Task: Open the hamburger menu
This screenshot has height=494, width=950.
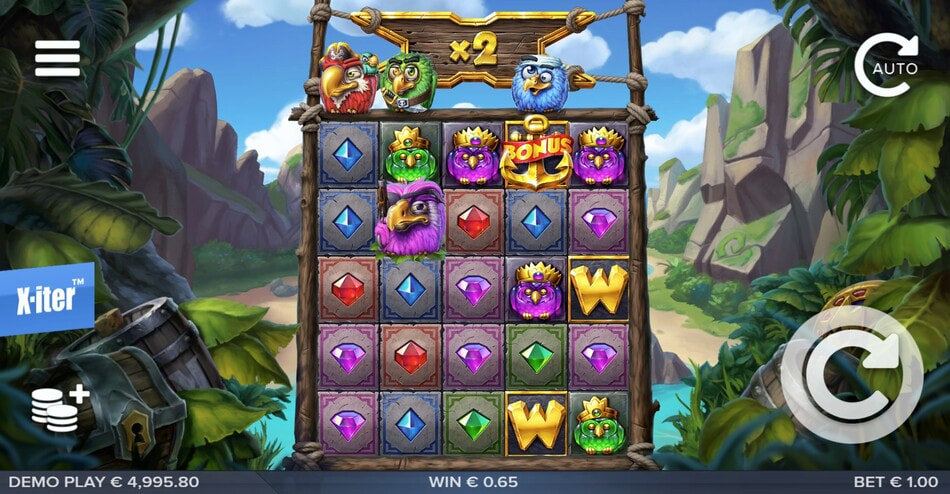Action: click(57, 59)
